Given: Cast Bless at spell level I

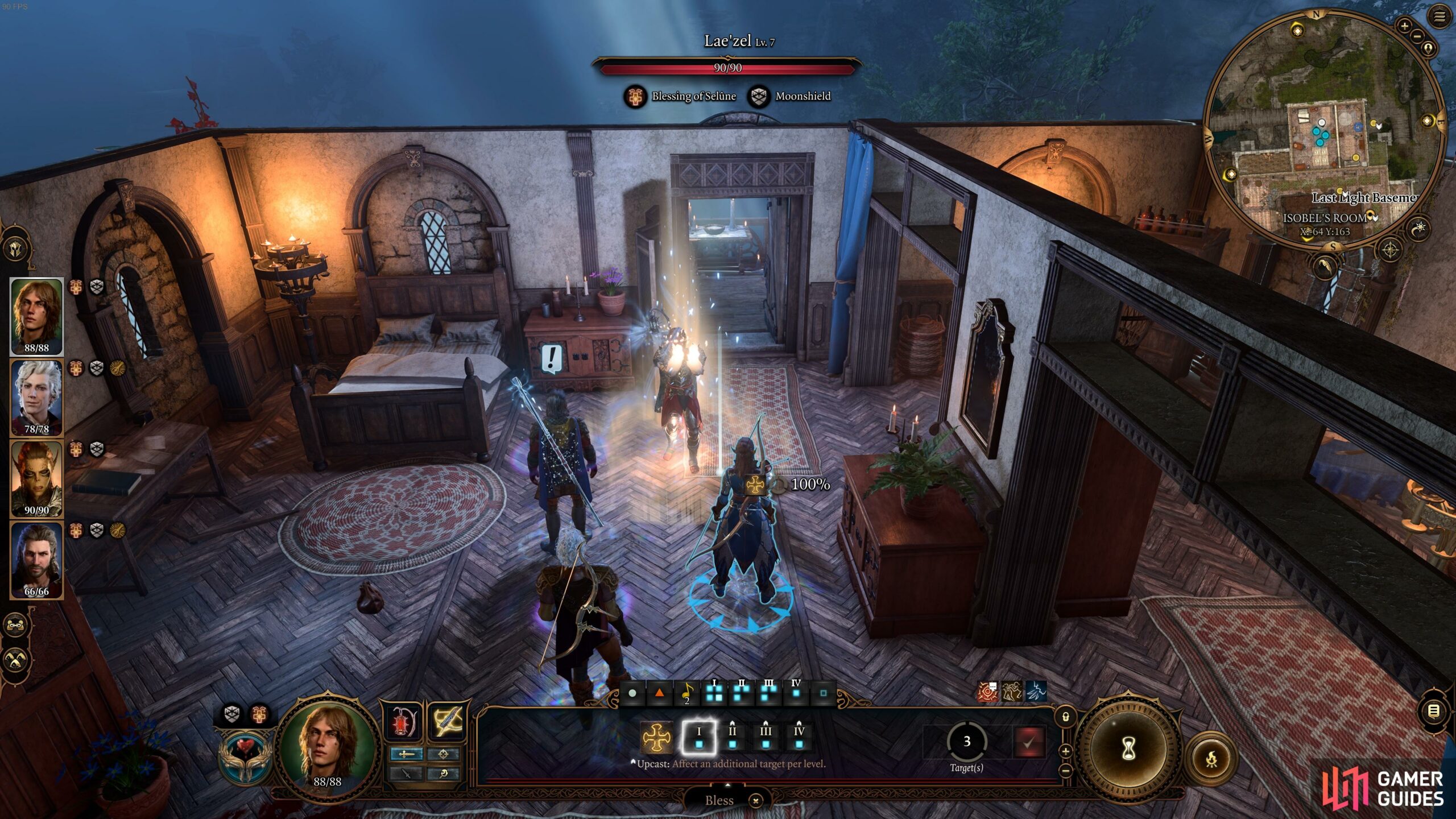Looking at the screenshot, I should [x=699, y=737].
